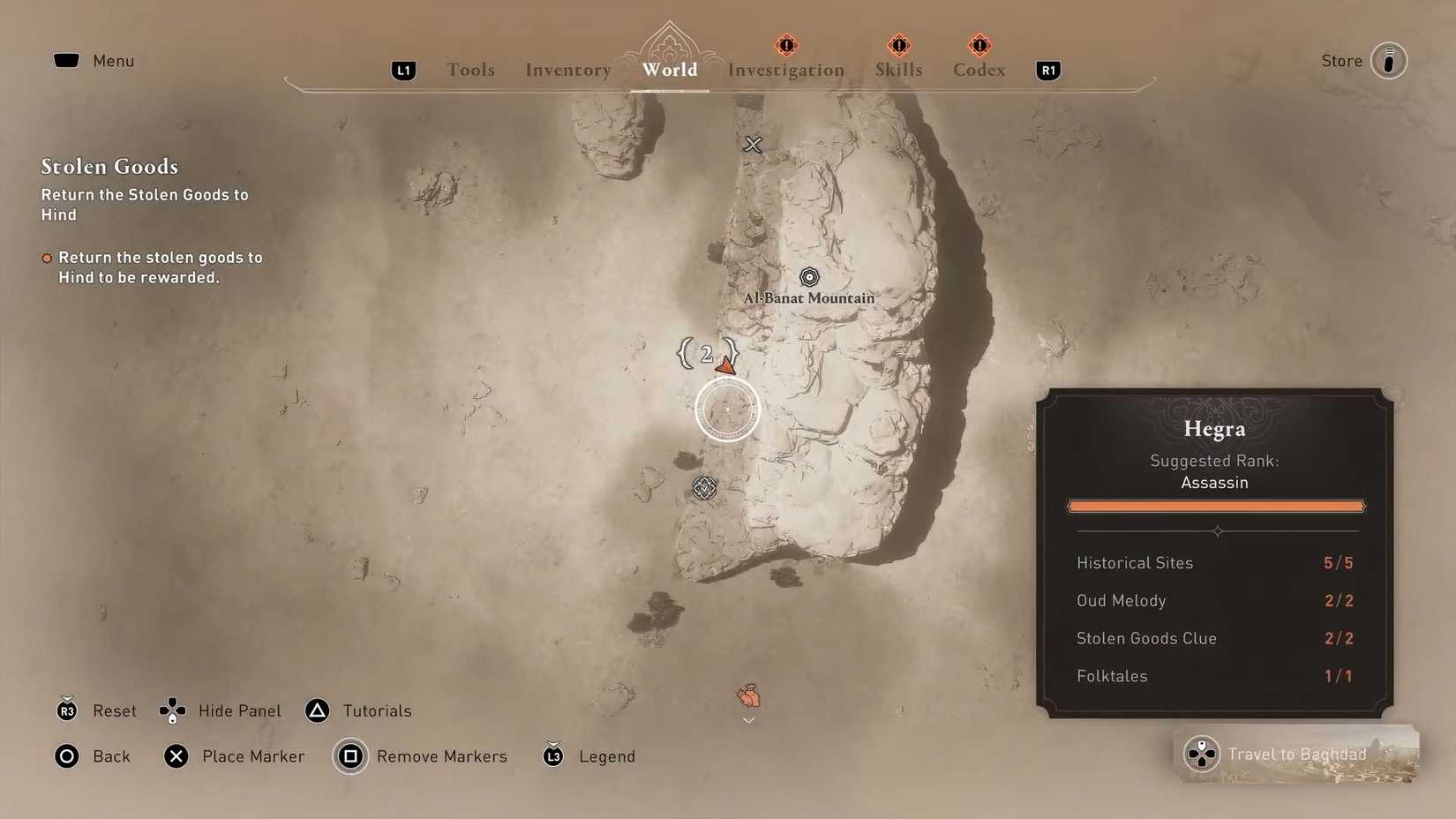Expand the chevron under the stolen goods icon

(748, 720)
